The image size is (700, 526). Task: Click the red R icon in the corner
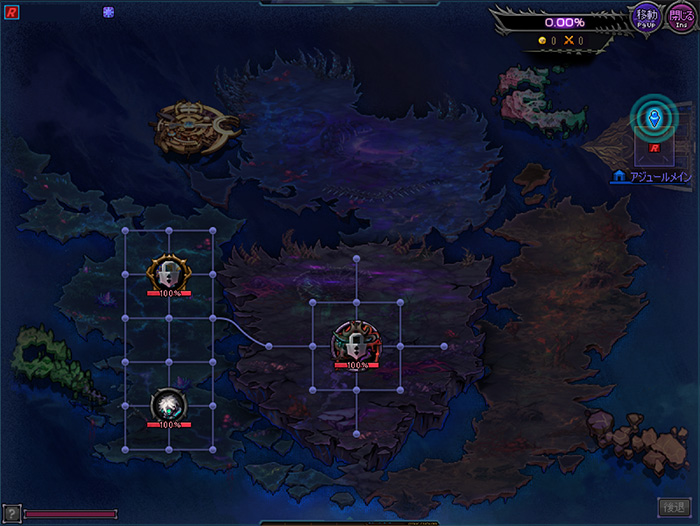12,13
